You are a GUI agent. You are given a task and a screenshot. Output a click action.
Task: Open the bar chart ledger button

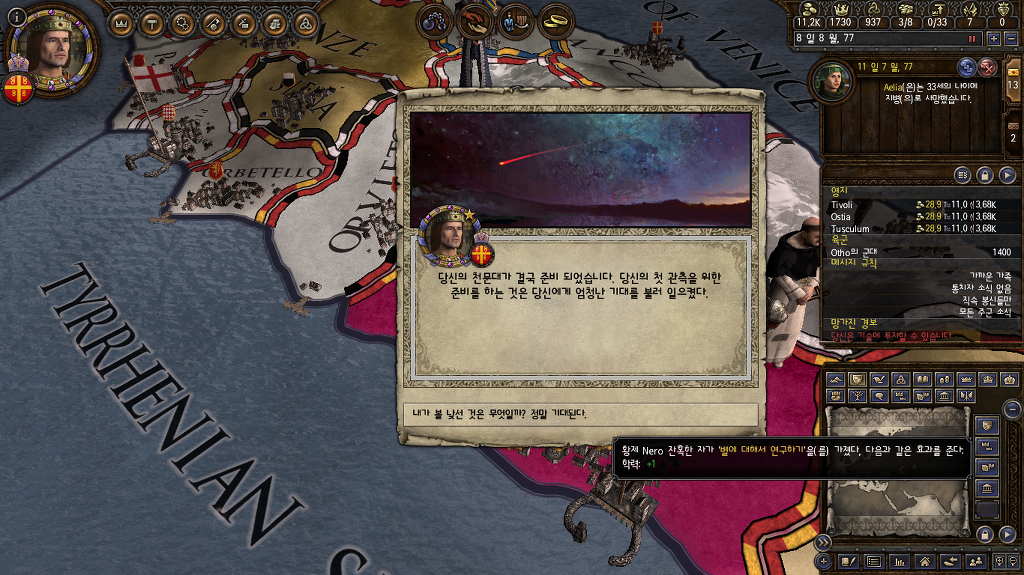point(899,562)
